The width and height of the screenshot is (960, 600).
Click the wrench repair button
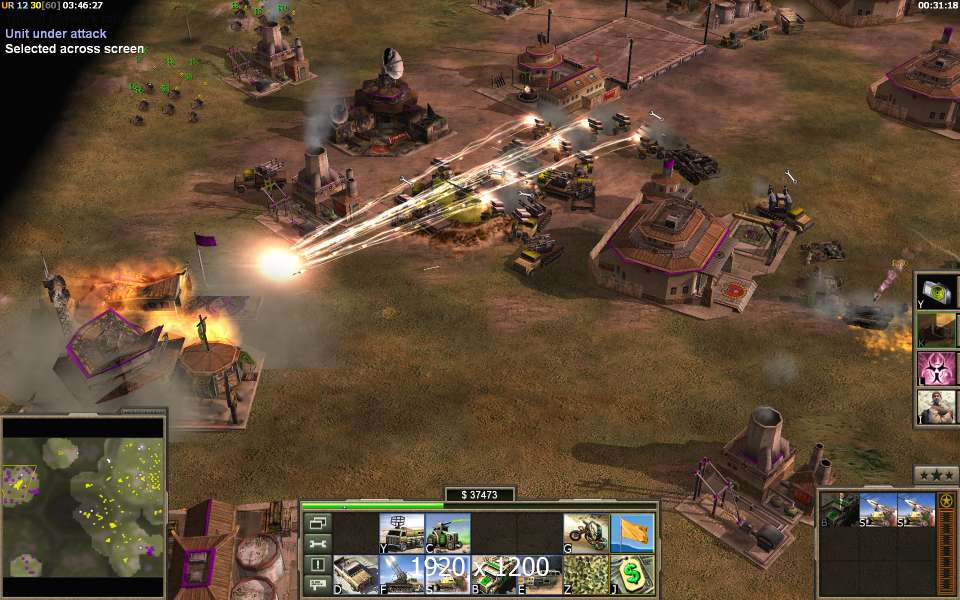318,543
